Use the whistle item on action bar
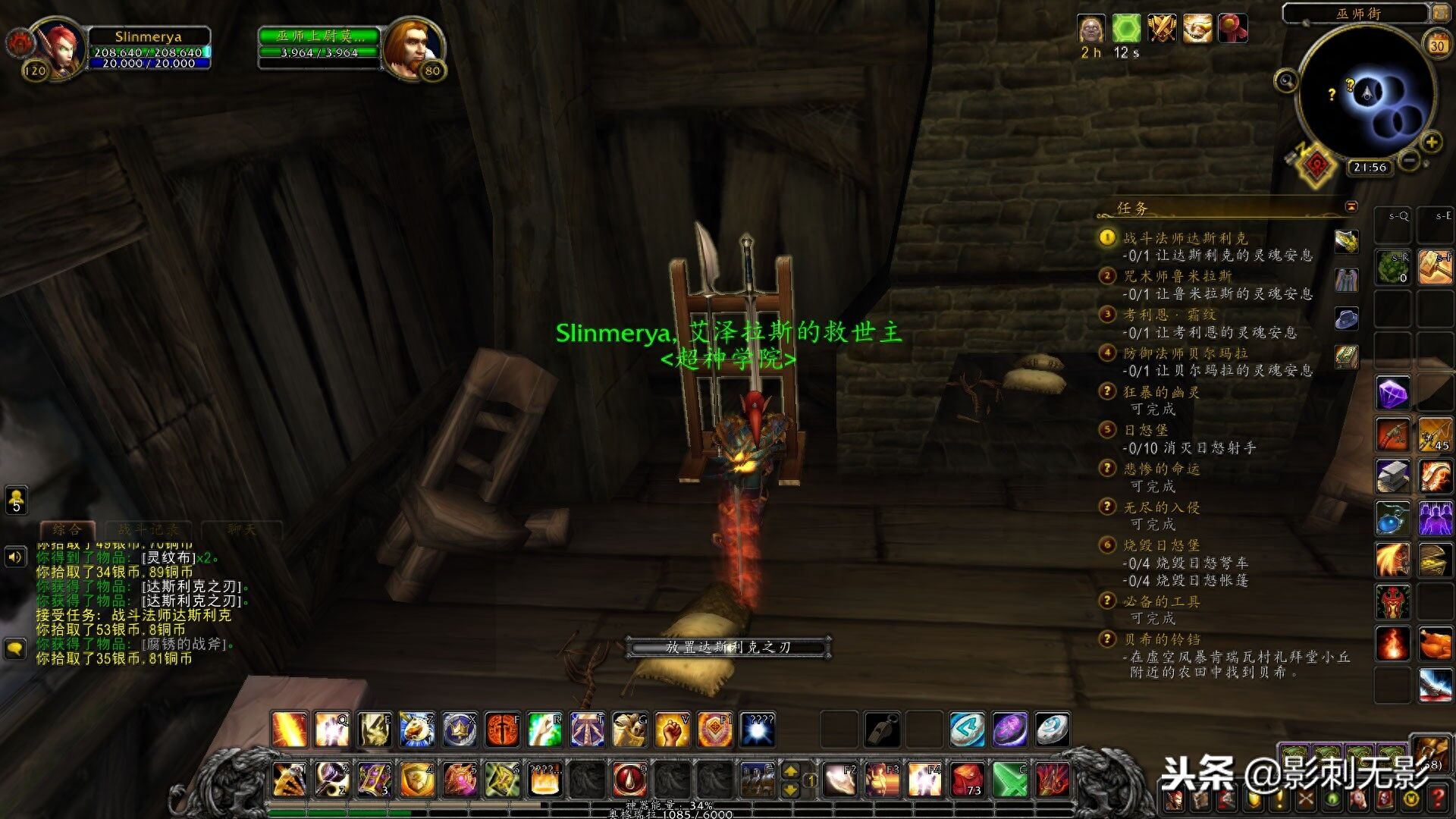 pos(882,730)
